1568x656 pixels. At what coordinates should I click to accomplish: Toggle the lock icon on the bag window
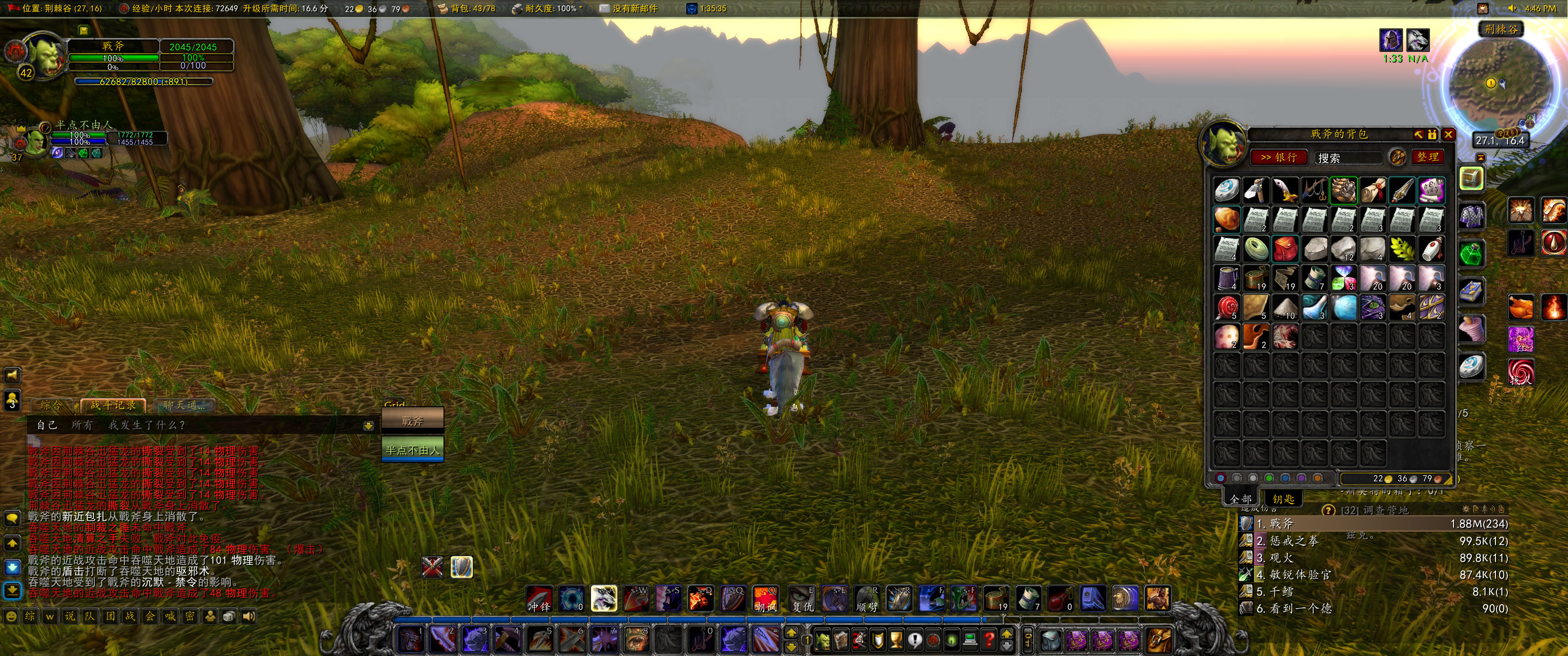(x=1432, y=135)
